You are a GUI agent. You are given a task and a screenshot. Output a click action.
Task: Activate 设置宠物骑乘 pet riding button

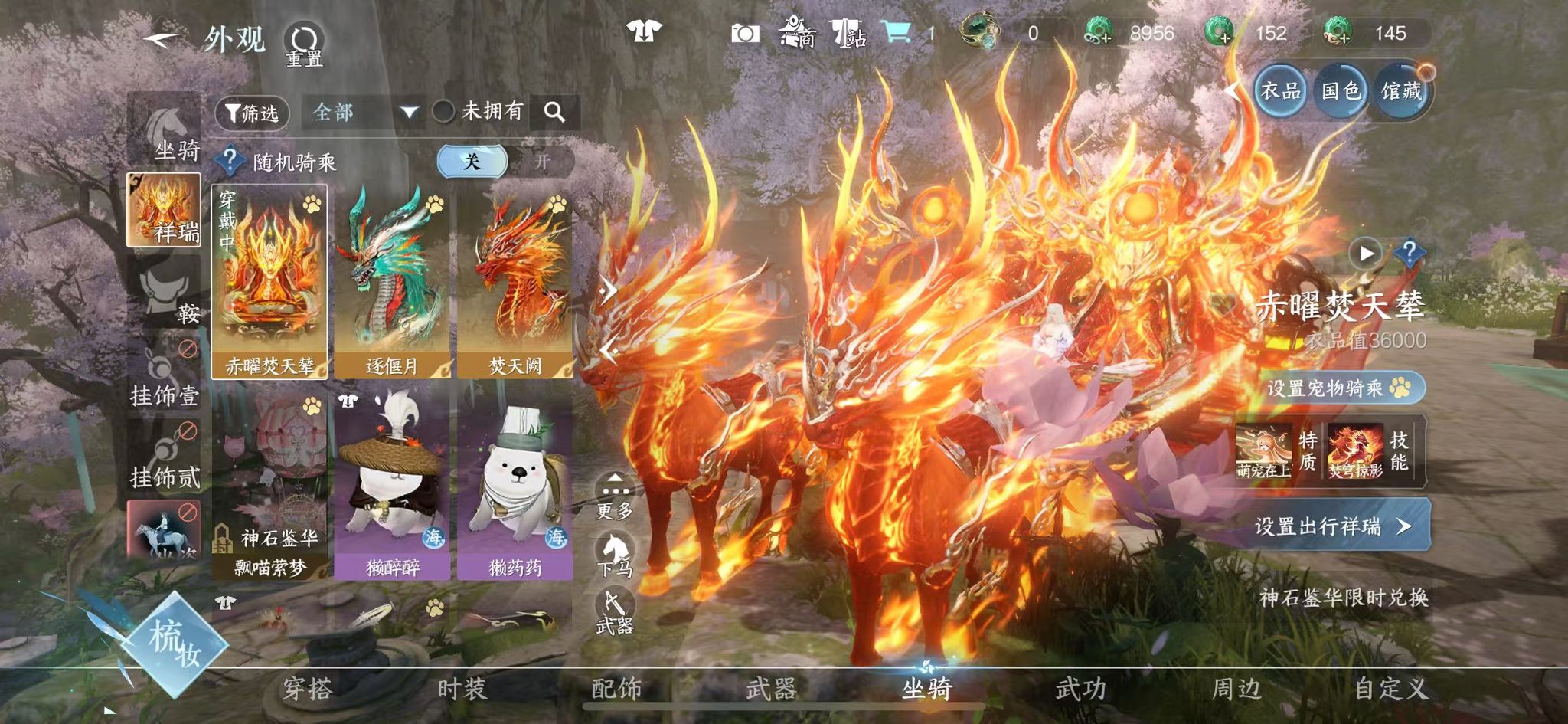point(1338,388)
